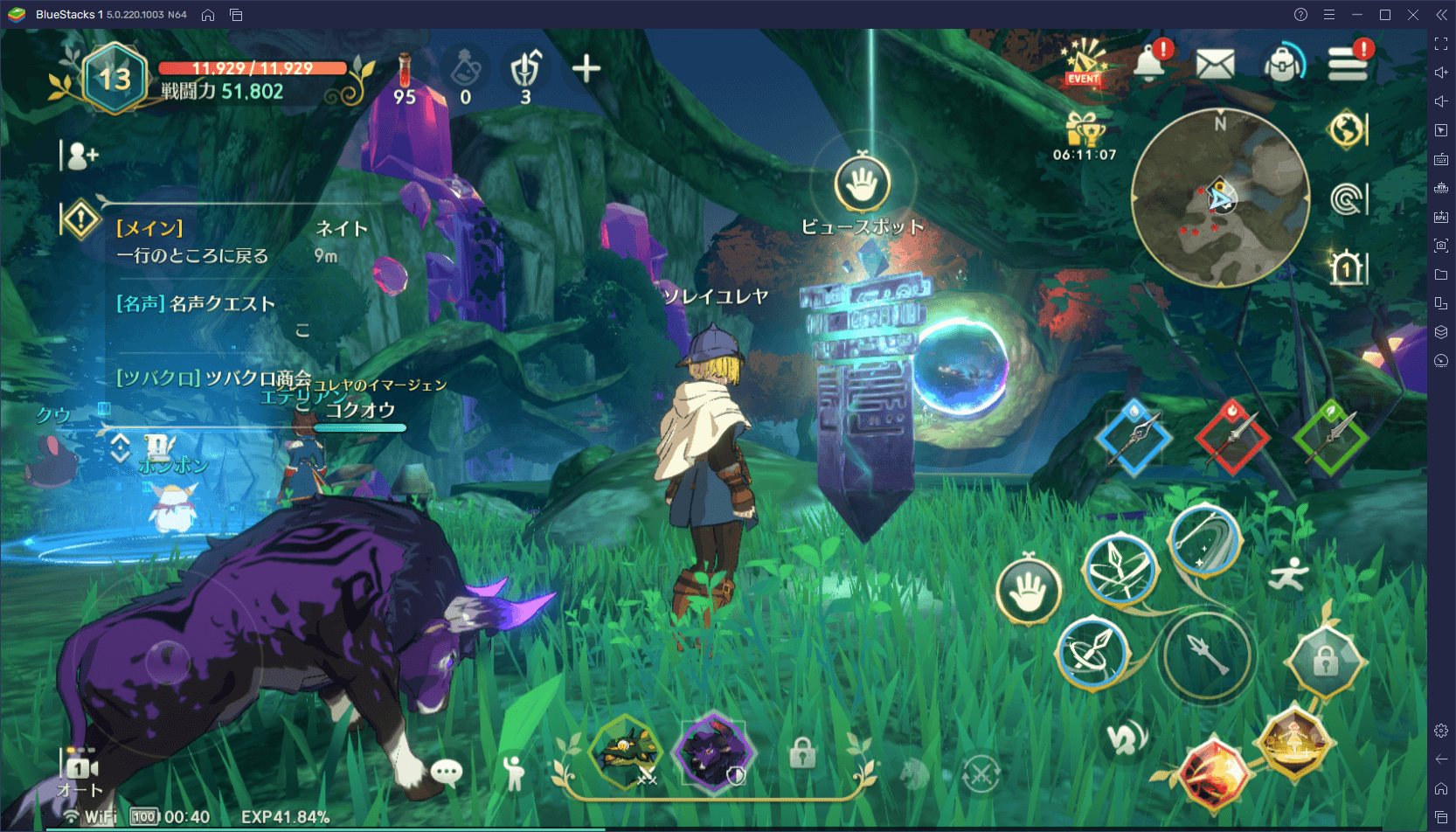Maximize the BlueStacks window
Image resolution: width=1456 pixels, height=832 pixels.
tap(1385, 15)
